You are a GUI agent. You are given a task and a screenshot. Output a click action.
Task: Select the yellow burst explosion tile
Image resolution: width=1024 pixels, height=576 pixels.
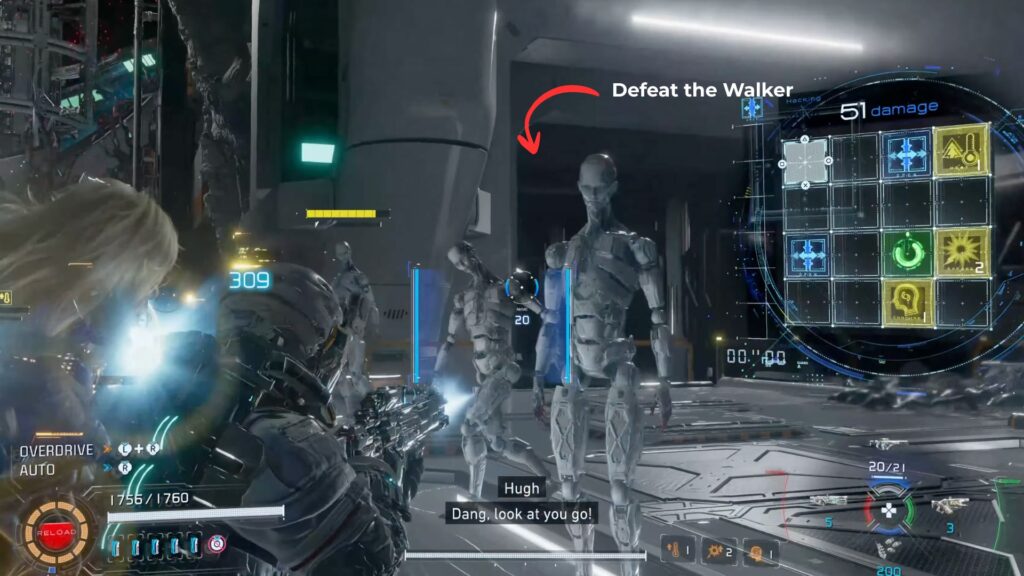961,251
